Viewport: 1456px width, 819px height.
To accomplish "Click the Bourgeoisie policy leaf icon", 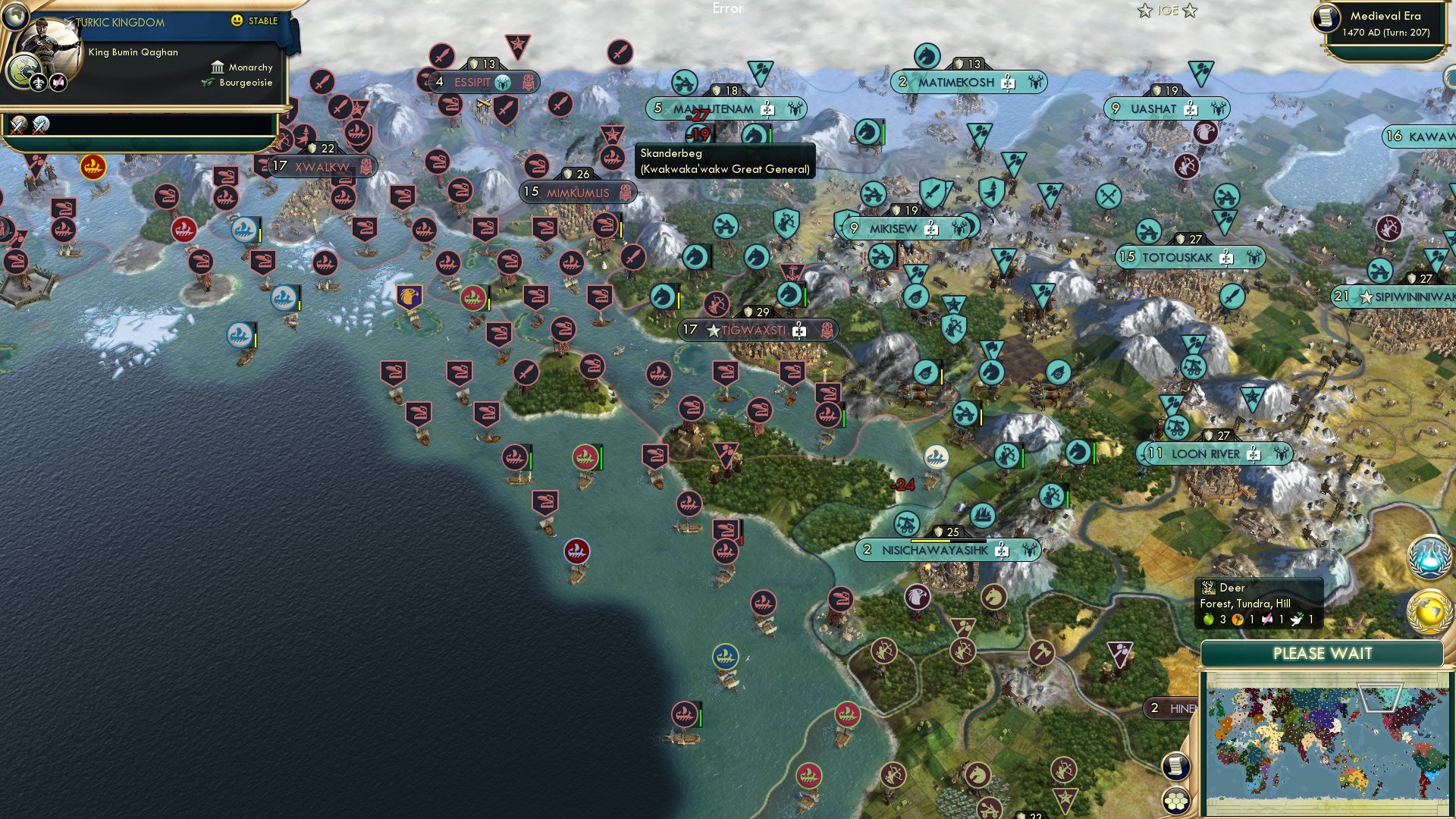I will [x=208, y=82].
